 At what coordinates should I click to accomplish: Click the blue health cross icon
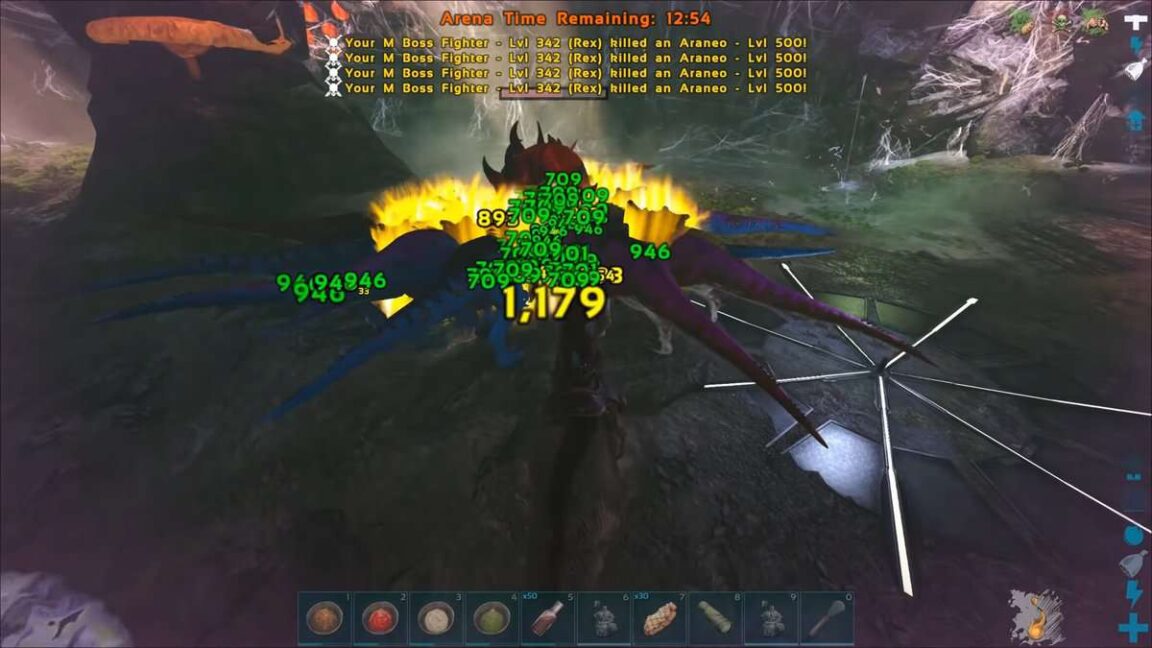click(x=1133, y=628)
